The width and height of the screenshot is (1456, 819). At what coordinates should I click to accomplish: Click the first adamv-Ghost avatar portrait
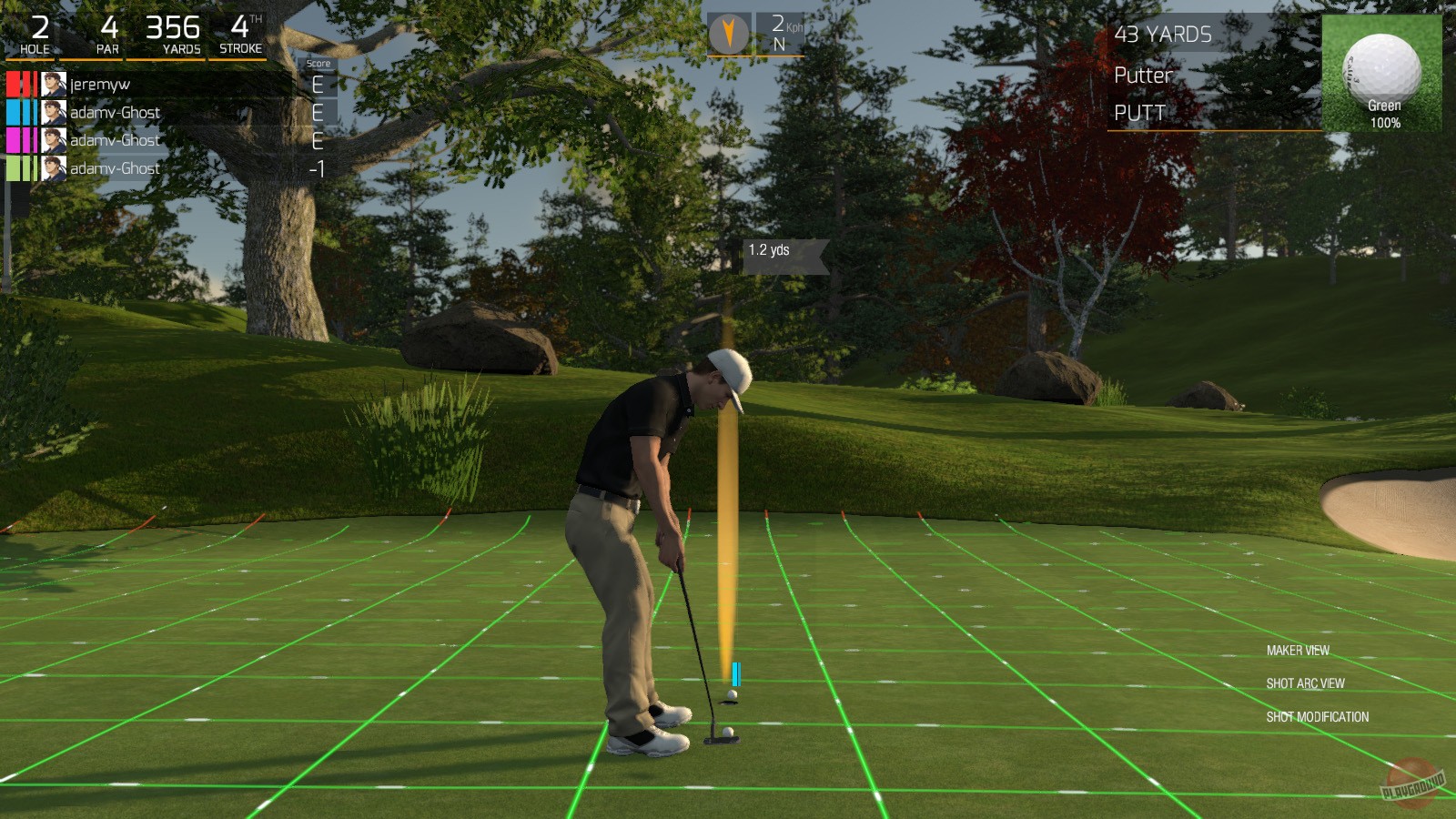53,112
